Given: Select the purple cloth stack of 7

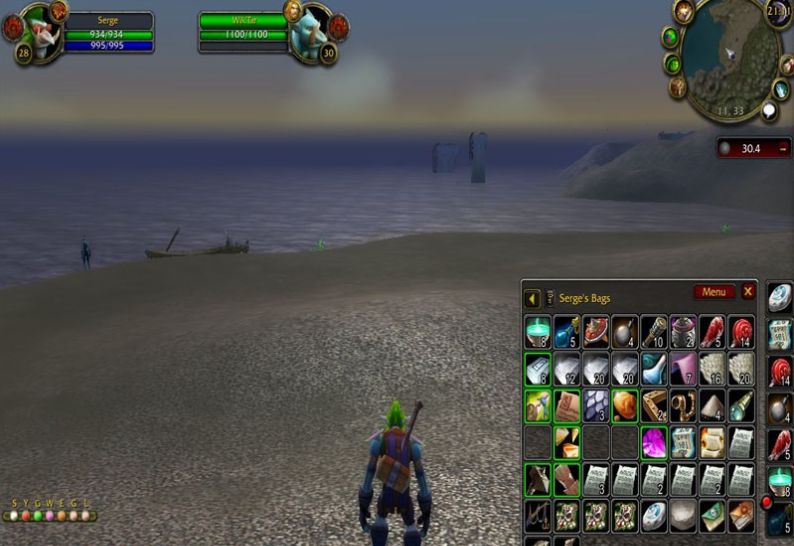Looking at the screenshot, I should tap(683, 368).
